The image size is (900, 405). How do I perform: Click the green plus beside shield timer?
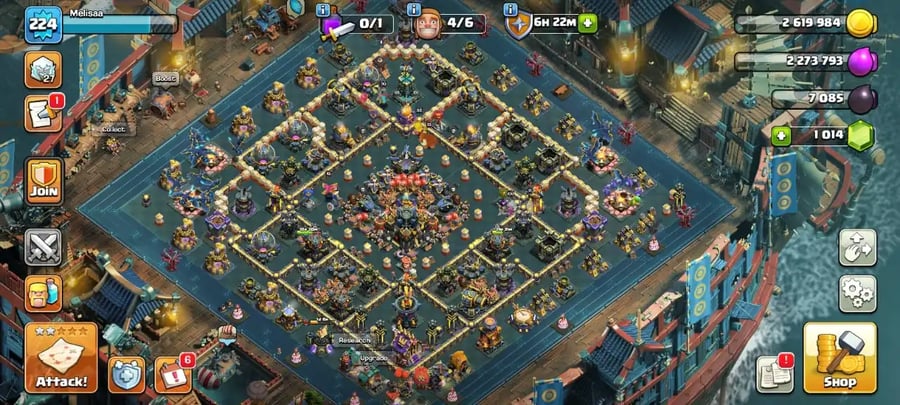point(587,22)
